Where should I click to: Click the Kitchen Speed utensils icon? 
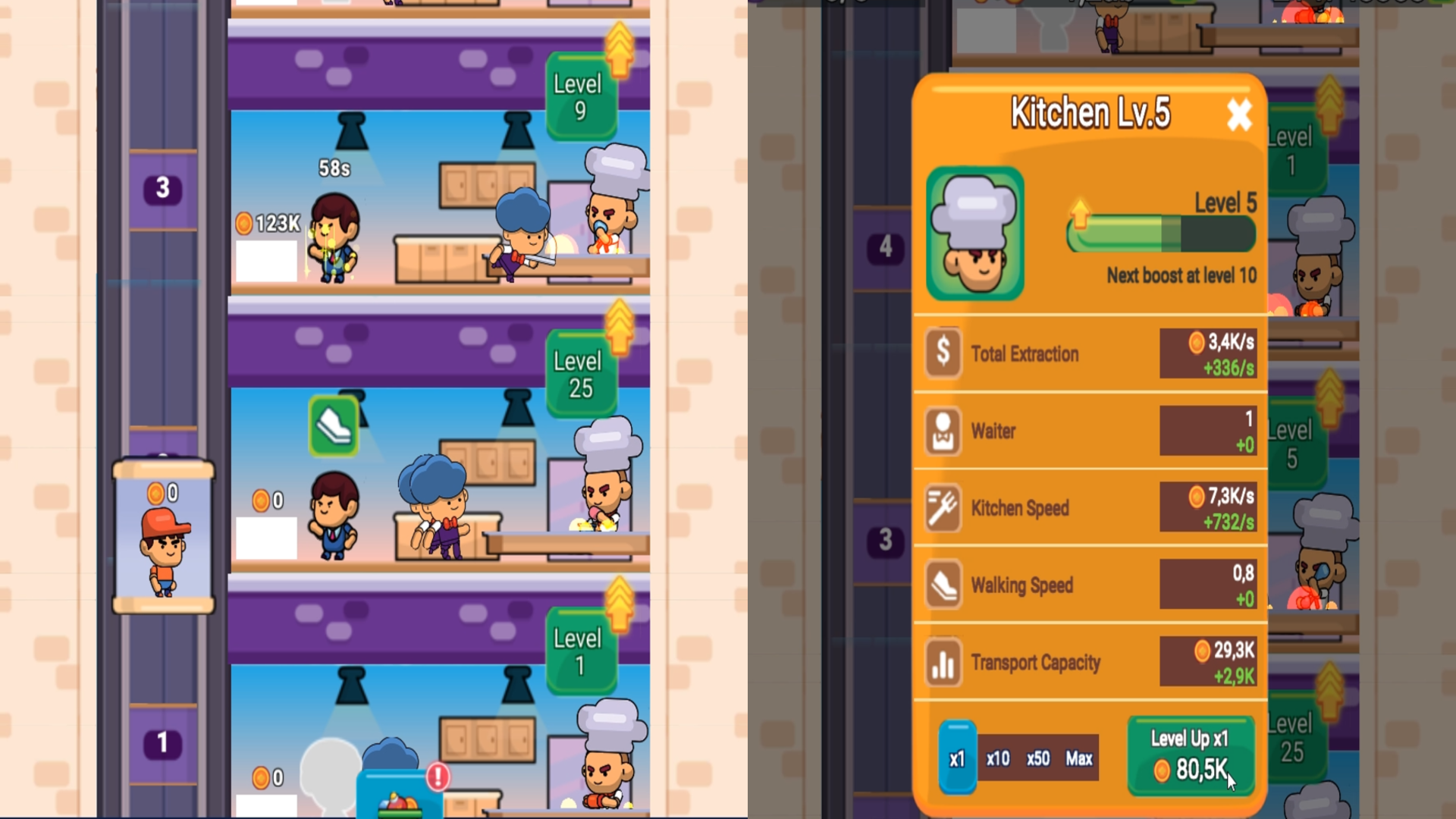[x=942, y=508]
